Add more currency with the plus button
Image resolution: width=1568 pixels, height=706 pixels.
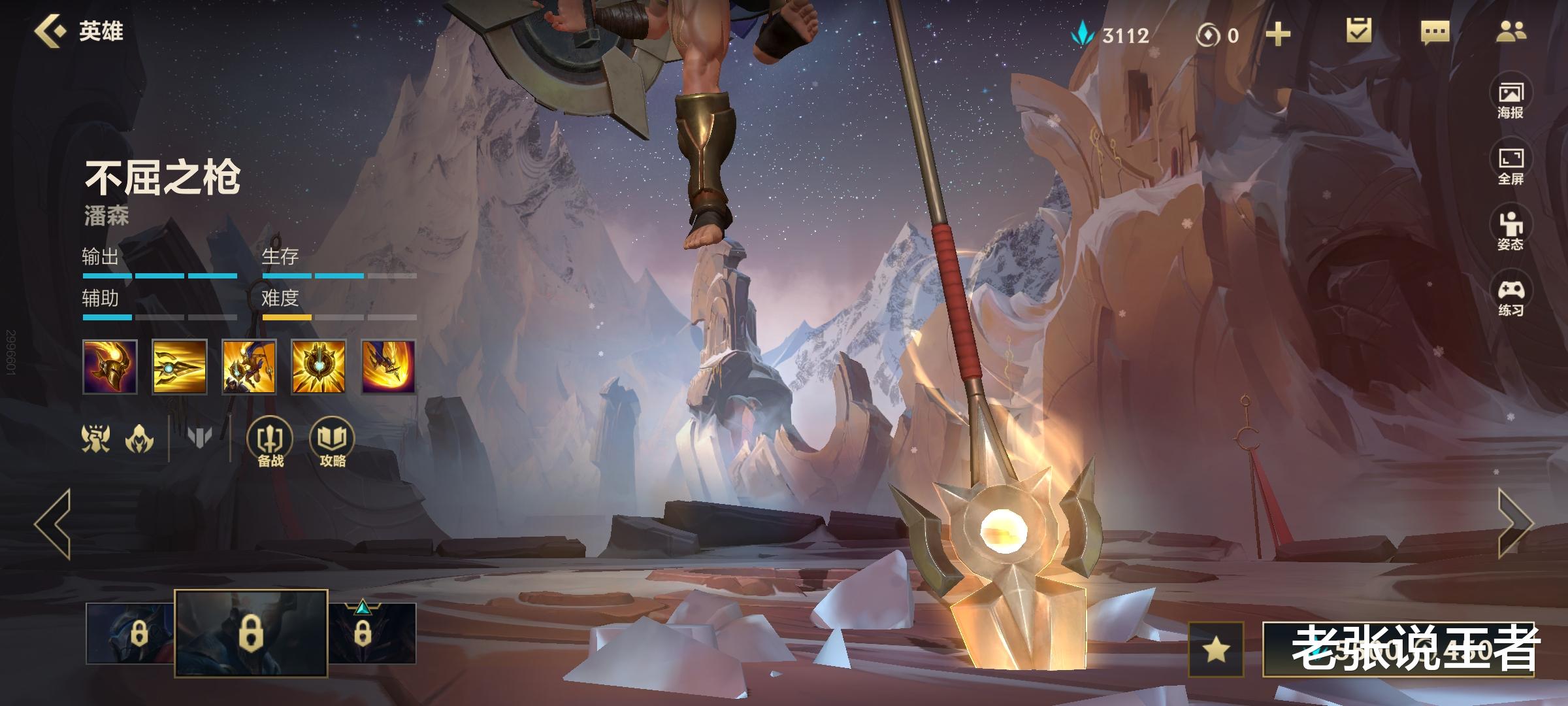1278,34
